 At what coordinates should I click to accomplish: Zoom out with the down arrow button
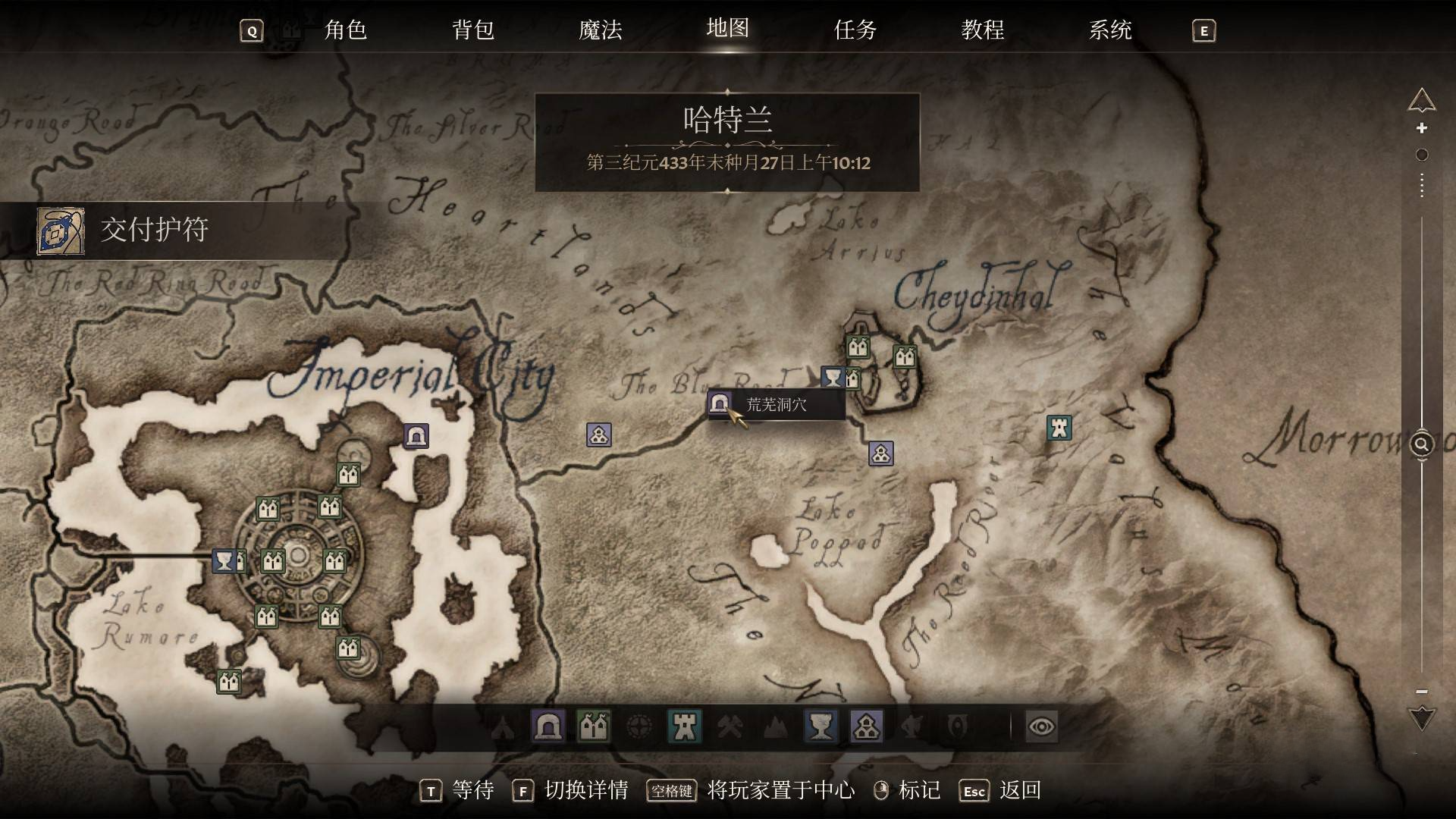1422,717
